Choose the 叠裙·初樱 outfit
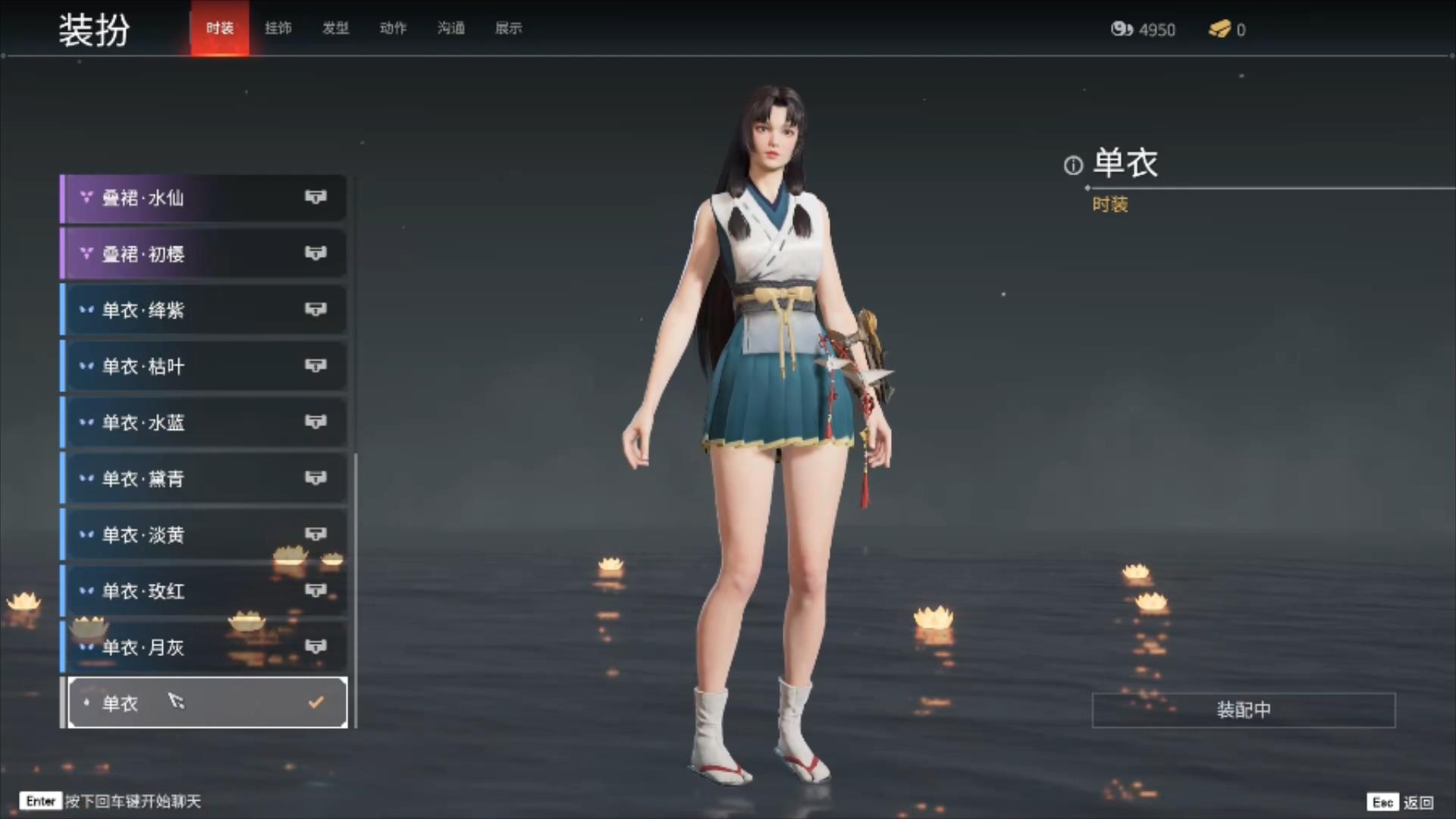The width and height of the screenshot is (1456, 819). [x=203, y=254]
